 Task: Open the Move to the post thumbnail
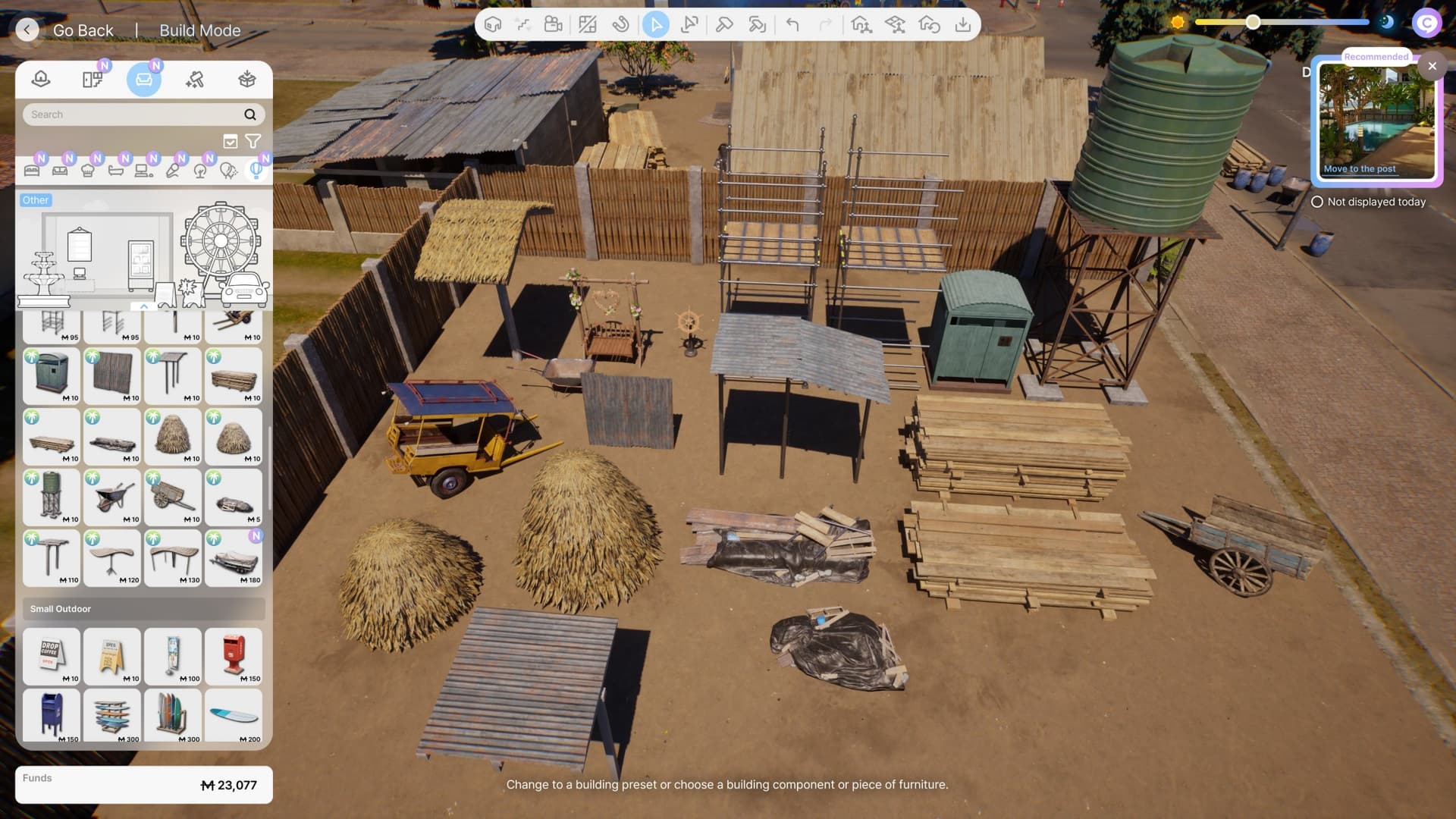click(1376, 121)
